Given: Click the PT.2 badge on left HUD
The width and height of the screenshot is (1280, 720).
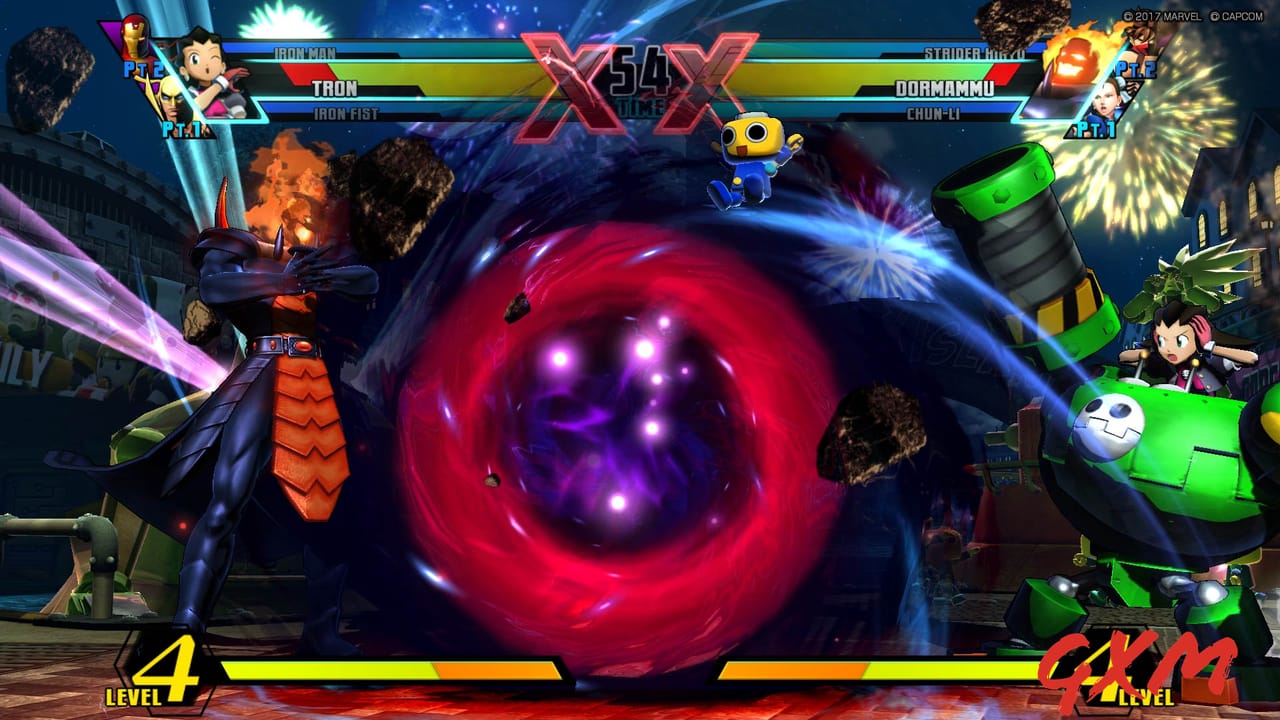Looking at the screenshot, I should [x=143, y=69].
